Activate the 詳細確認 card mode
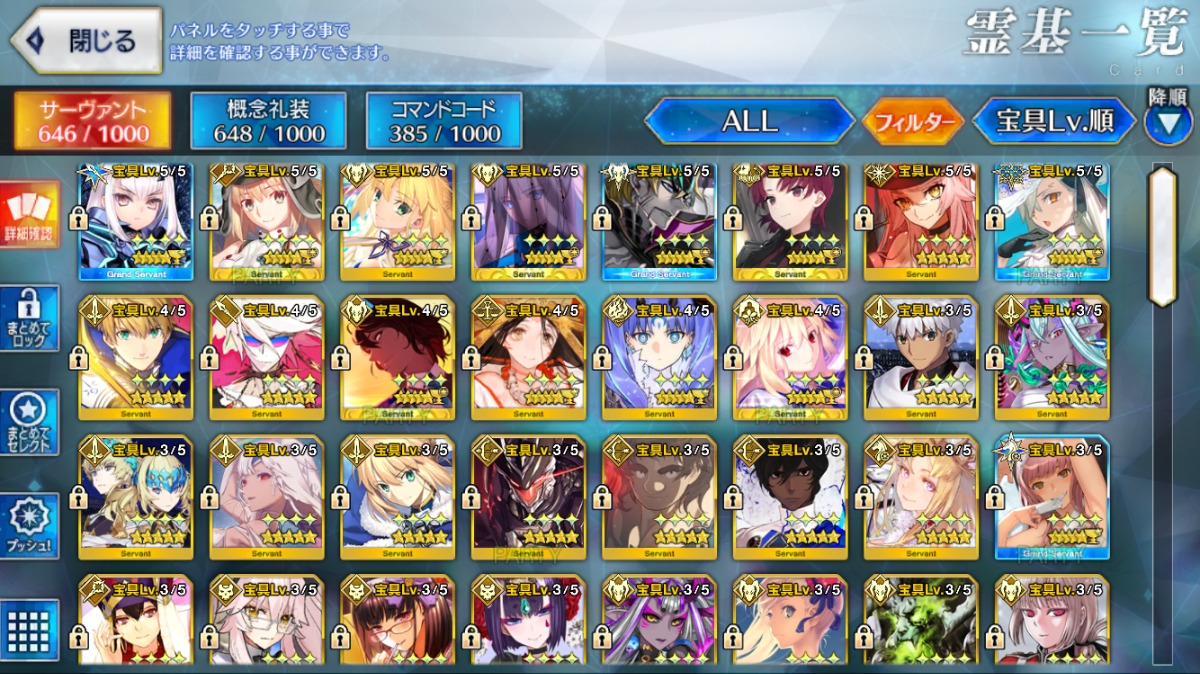Viewport: 1200px width, 674px height. point(30,215)
